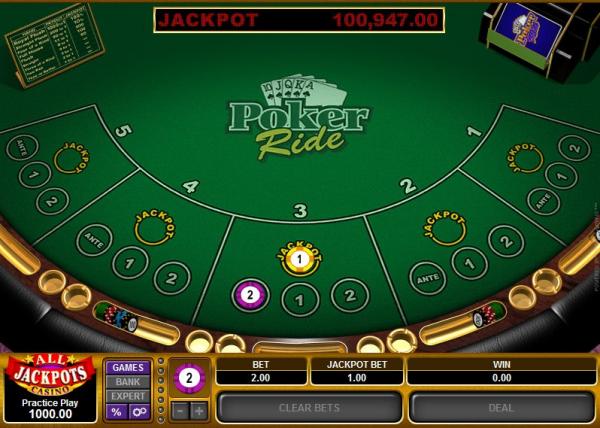This screenshot has width=600, height=428.
Task: Switch to Expert mode
Action: pos(127,396)
